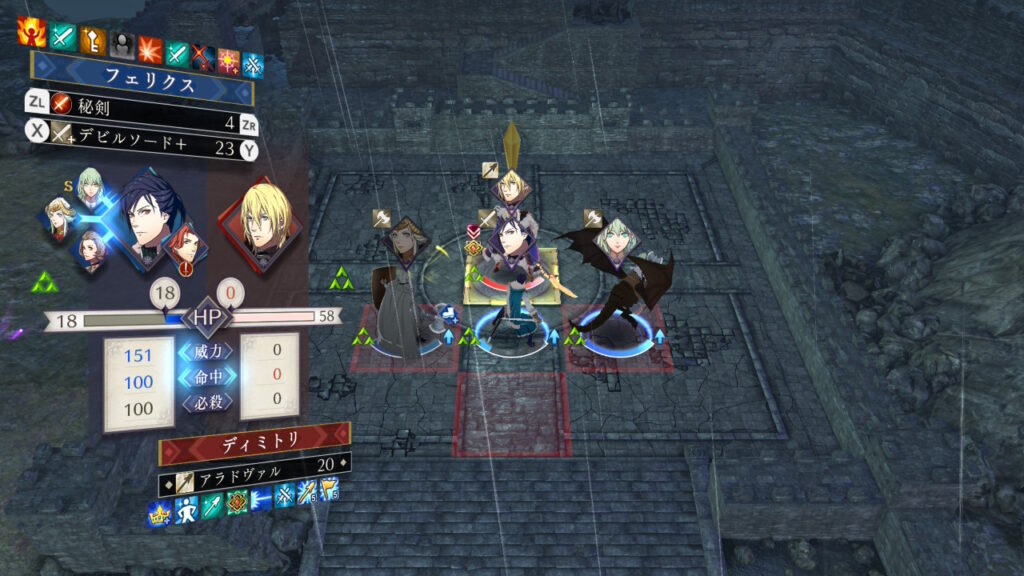Inspect Dimitri's white flag ability icon
Image resolution: width=1024 pixels, height=576 pixels.
[x=329, y=491]
